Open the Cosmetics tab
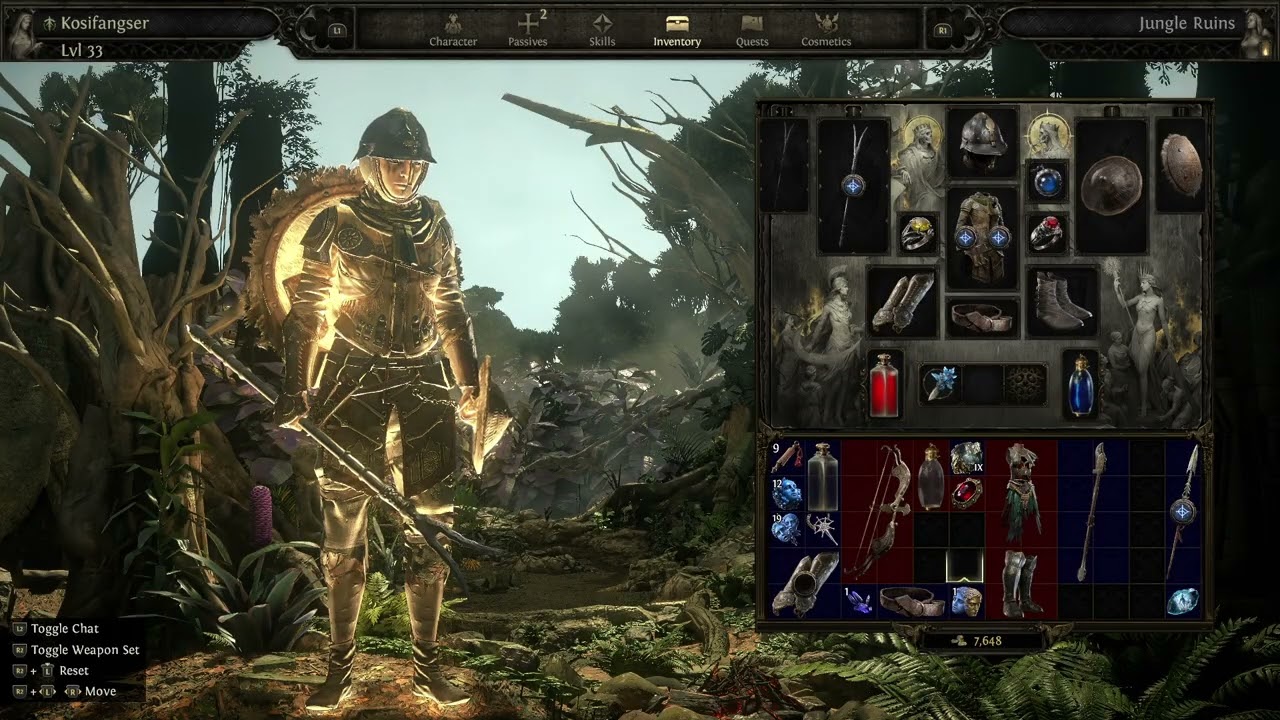1280x720 pixels. 826,30
